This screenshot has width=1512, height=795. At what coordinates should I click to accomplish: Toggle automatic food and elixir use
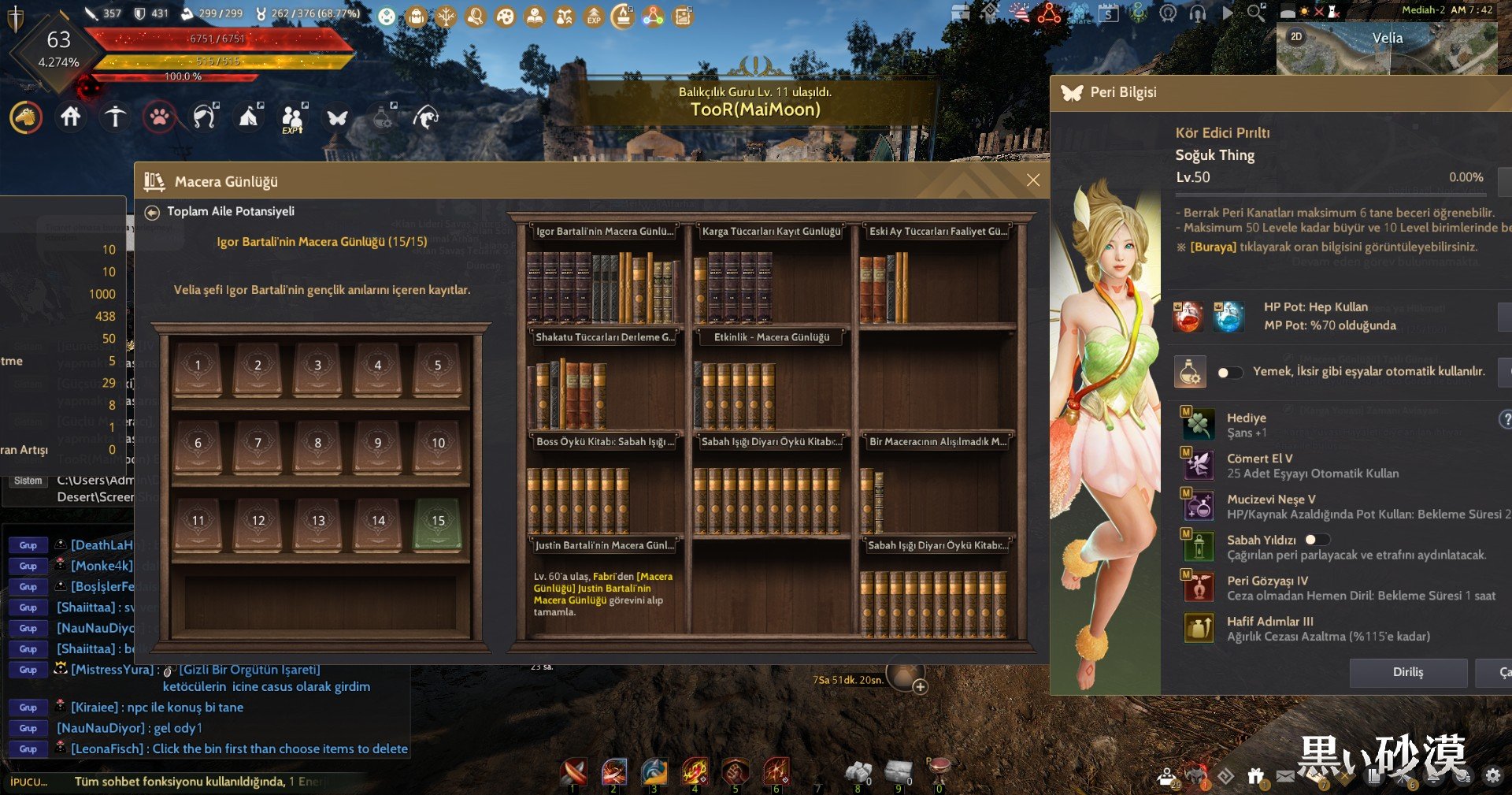(1229, 372)
